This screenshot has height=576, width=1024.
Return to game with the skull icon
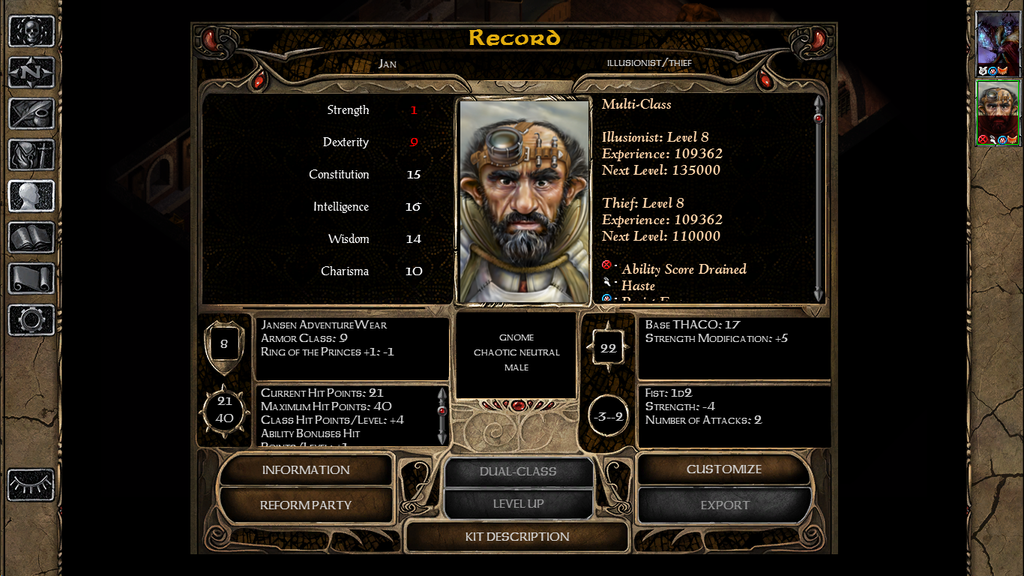point(31,31)
